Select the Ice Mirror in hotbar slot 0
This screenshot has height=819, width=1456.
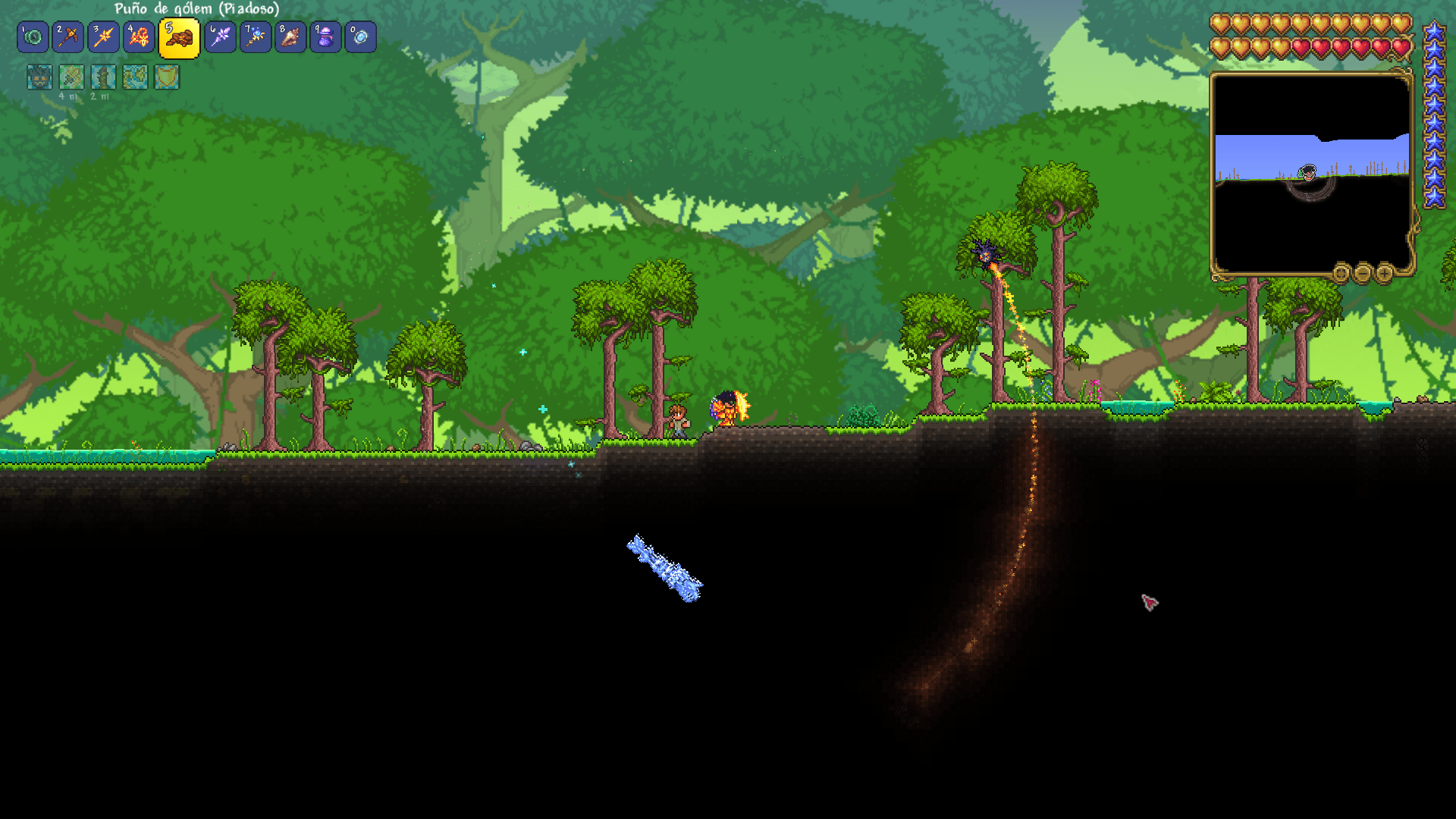click(360, 37)
